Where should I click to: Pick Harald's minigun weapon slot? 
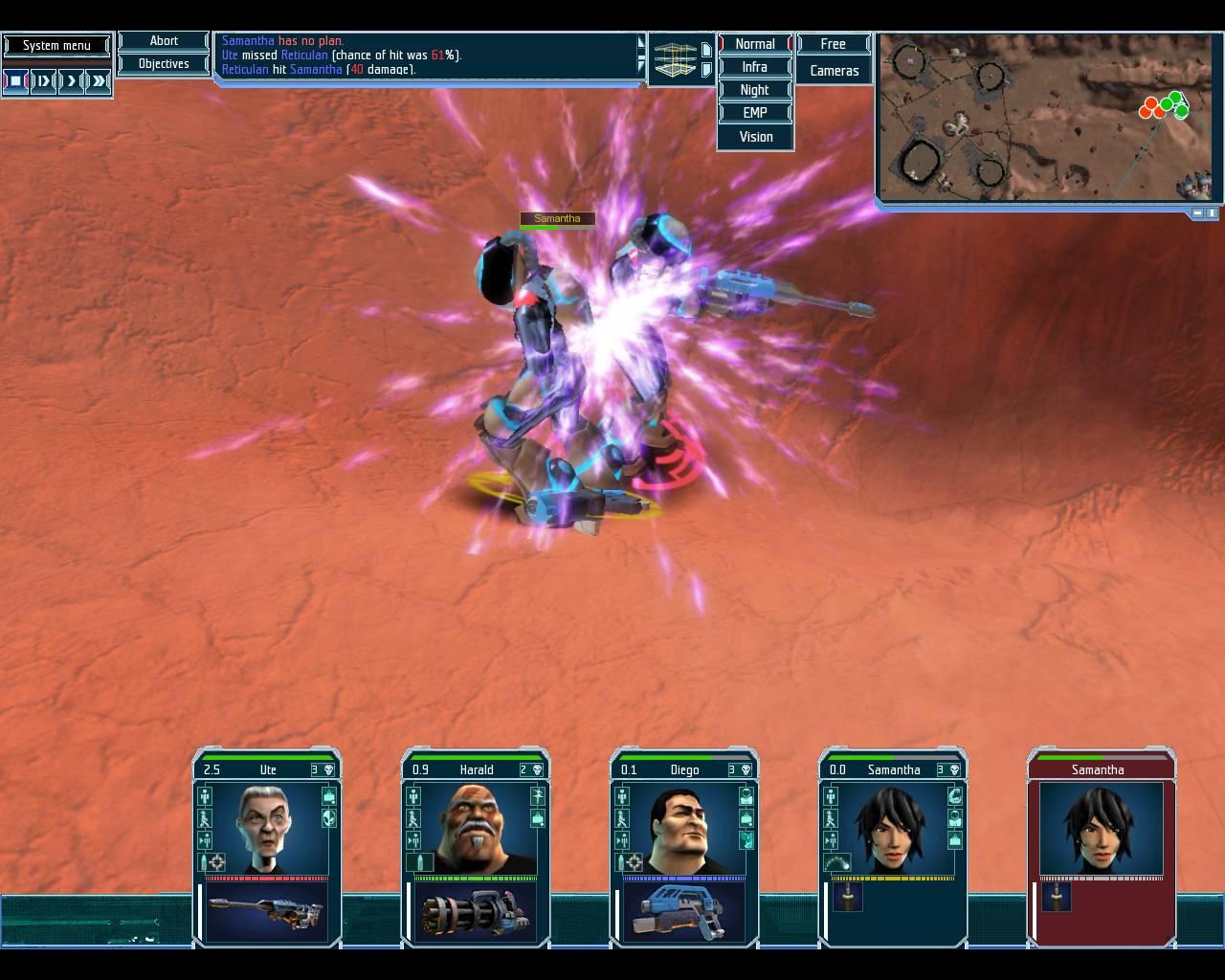(476, 913)
